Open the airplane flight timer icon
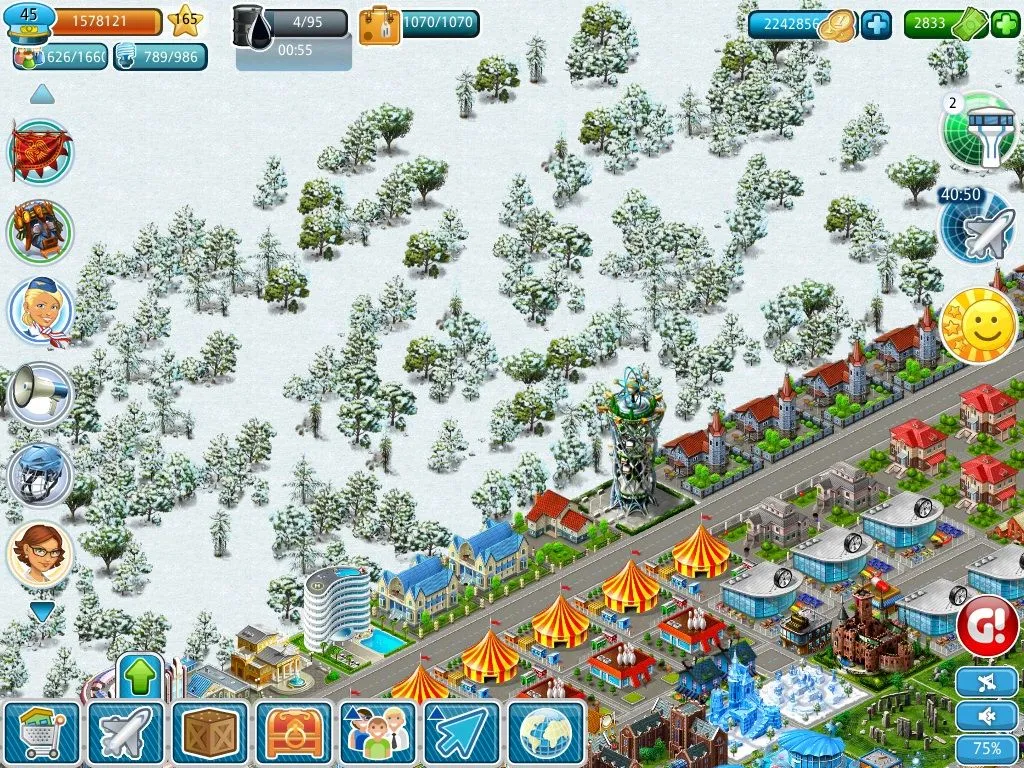 click(977, 226)
